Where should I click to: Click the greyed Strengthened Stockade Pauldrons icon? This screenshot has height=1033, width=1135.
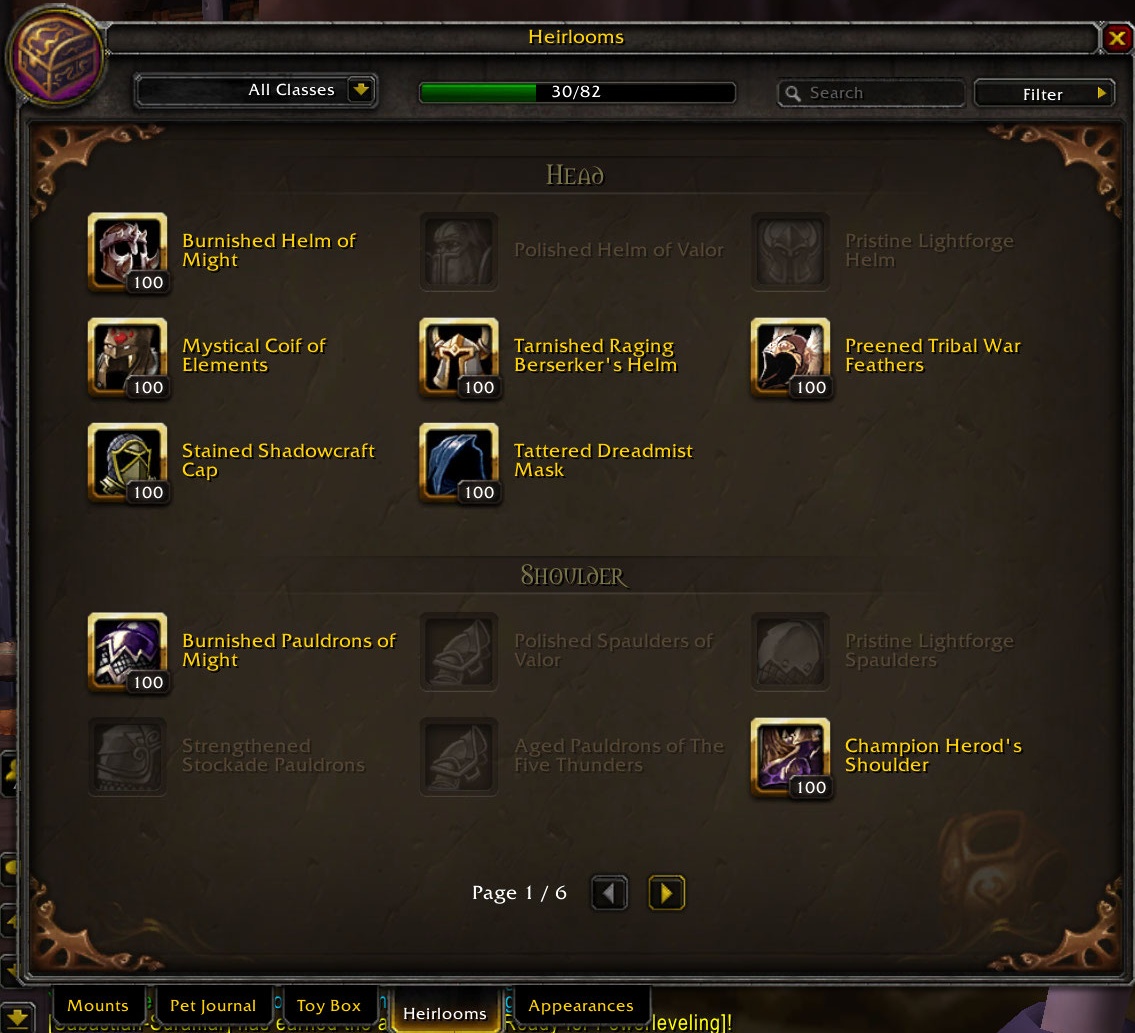[x=128, y=756]
